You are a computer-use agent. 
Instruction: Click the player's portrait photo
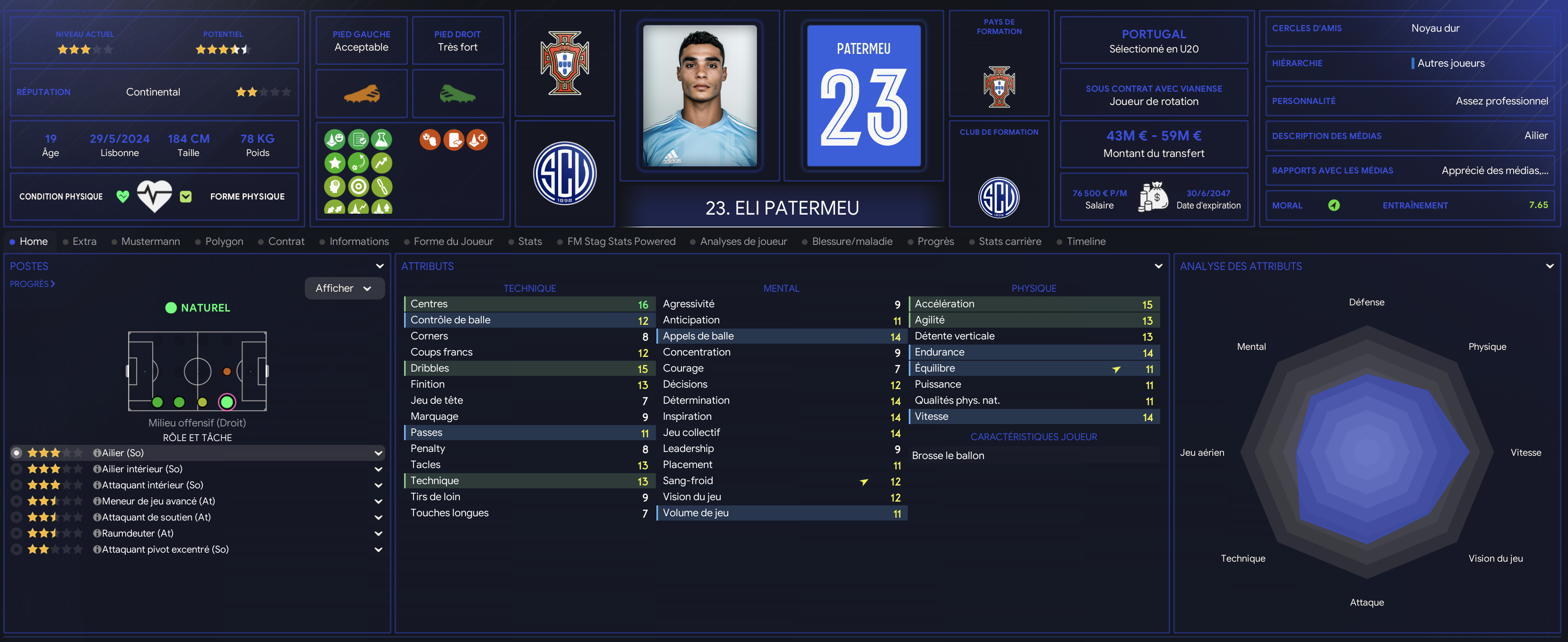click(x=699, y=95)
